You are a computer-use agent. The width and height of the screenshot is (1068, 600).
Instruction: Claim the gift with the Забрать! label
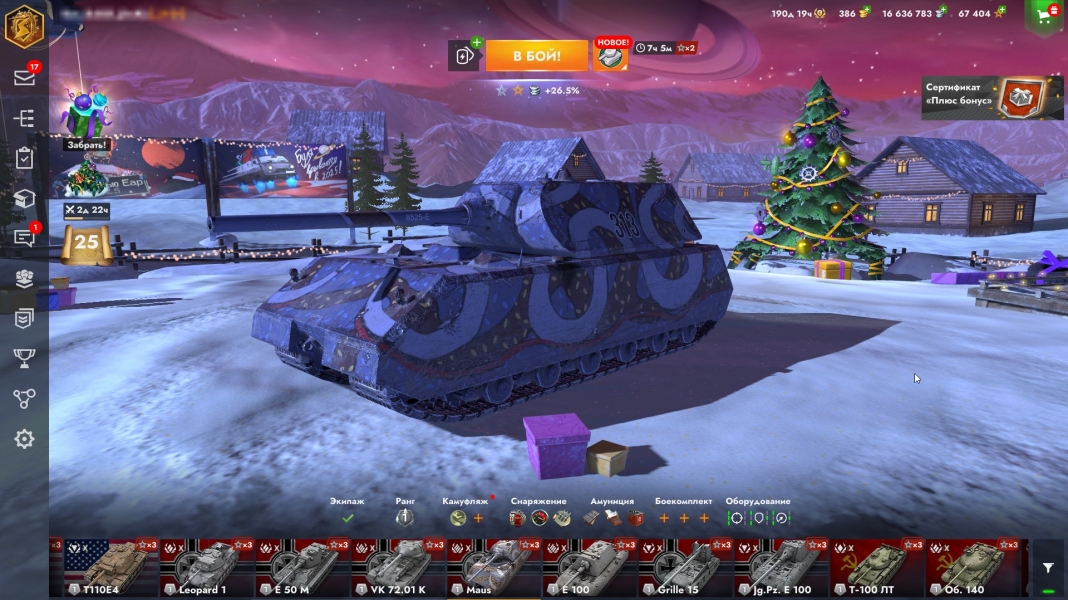point(87,117)
